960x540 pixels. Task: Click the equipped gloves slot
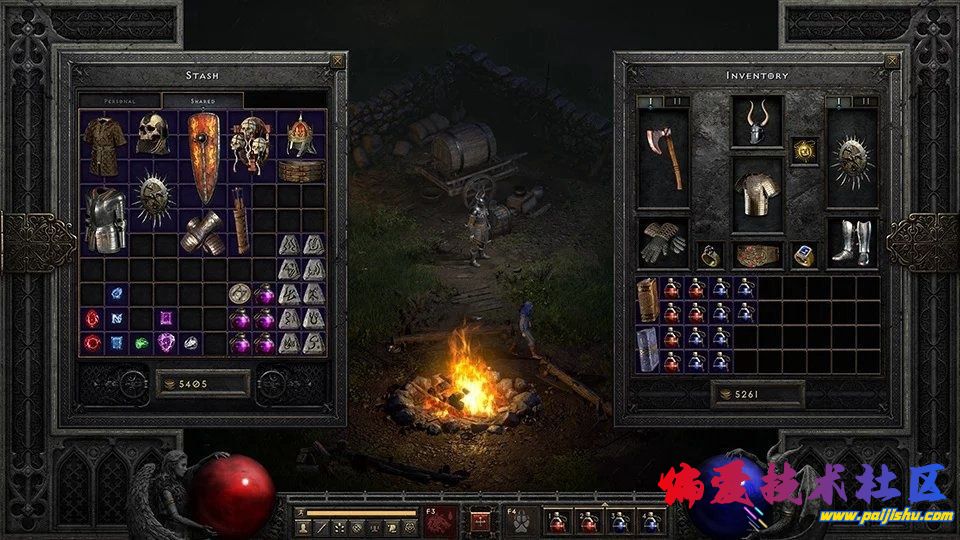click(x=662, y=243)
